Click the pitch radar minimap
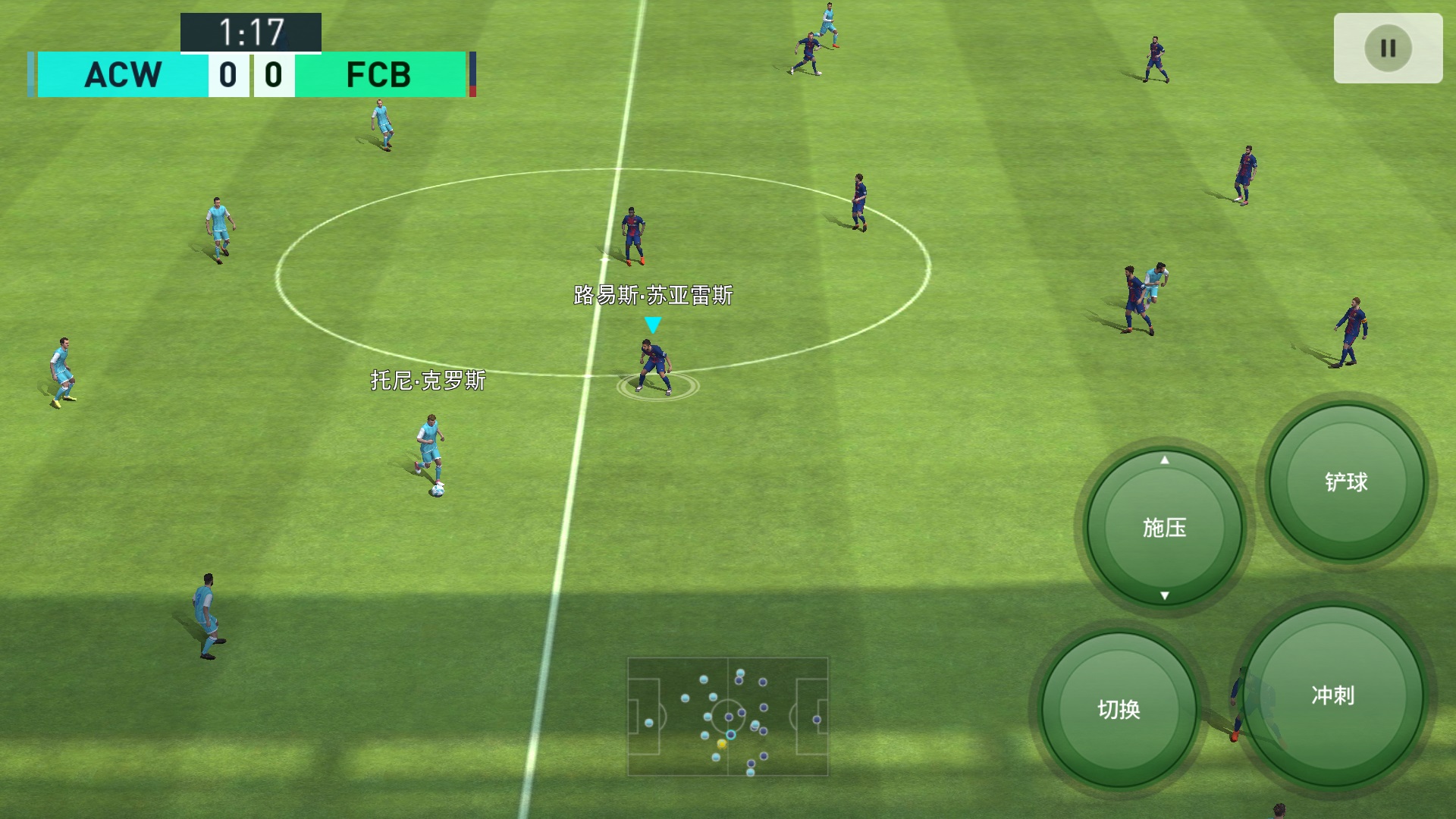1456x819 pixels. (728, 717)
